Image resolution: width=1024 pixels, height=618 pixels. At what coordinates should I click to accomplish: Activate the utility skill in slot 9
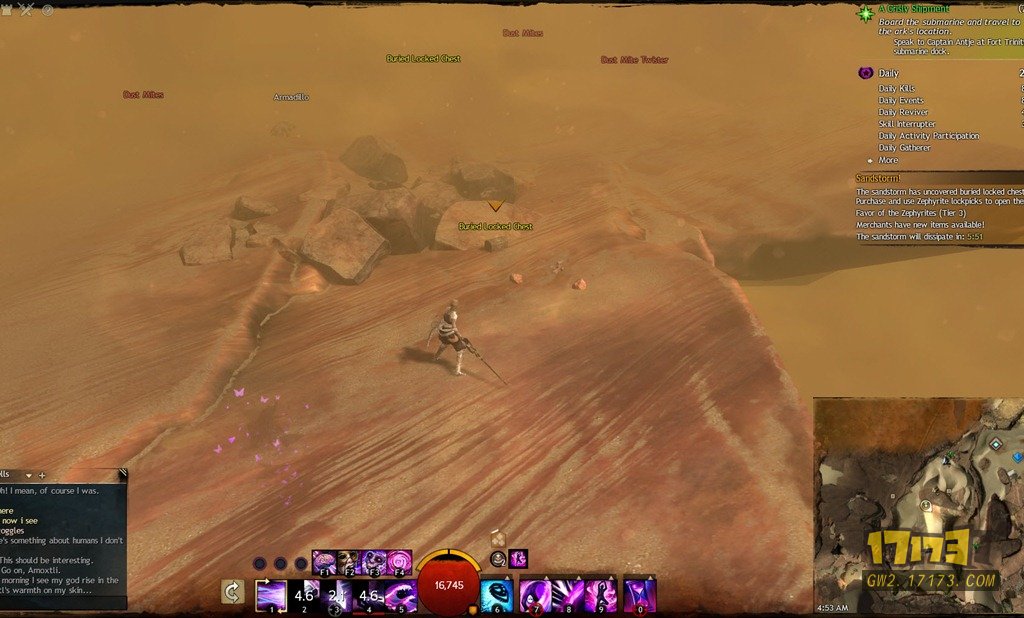point(601,595)
